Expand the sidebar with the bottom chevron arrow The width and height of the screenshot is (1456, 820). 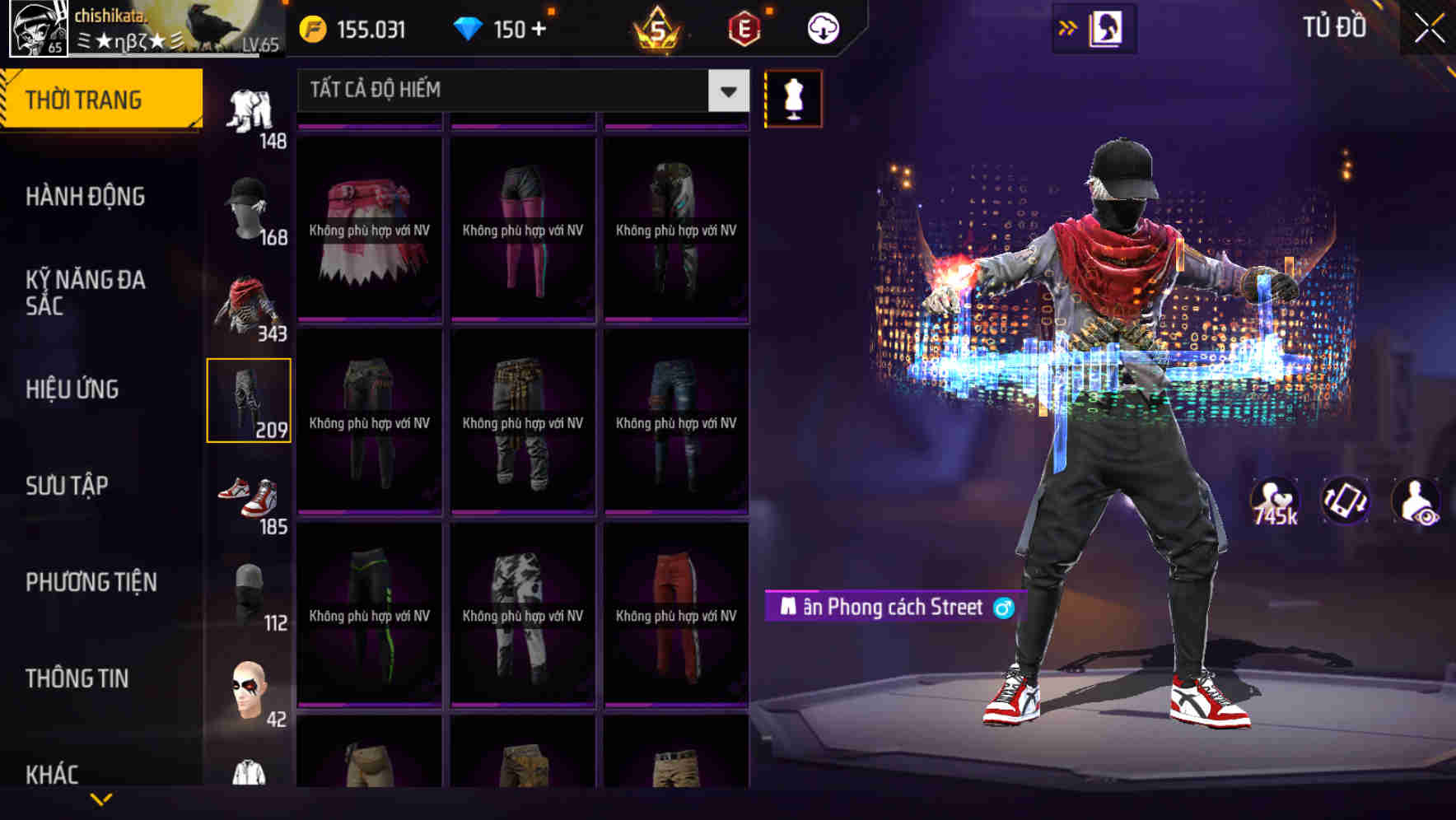(101, 799)
